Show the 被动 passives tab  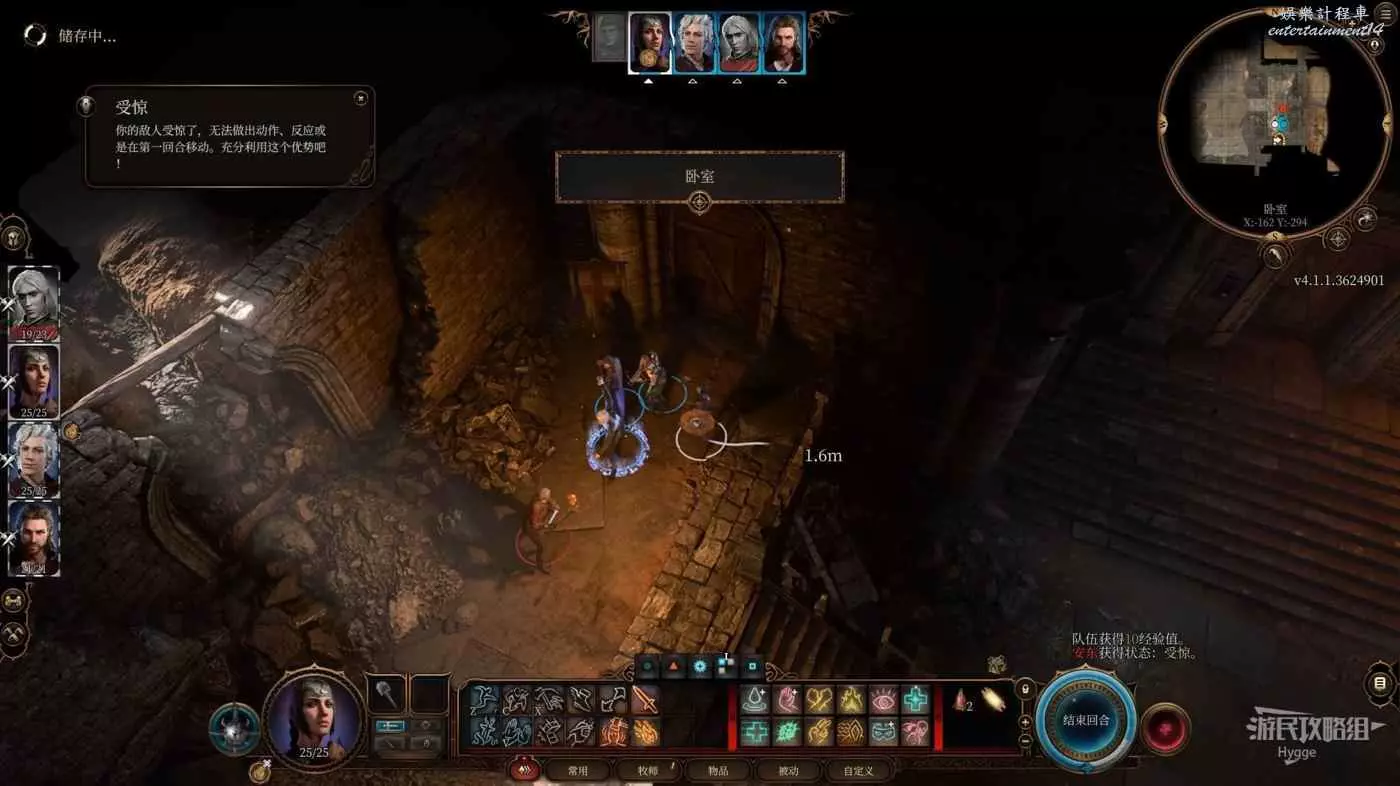tap(790, 770)
